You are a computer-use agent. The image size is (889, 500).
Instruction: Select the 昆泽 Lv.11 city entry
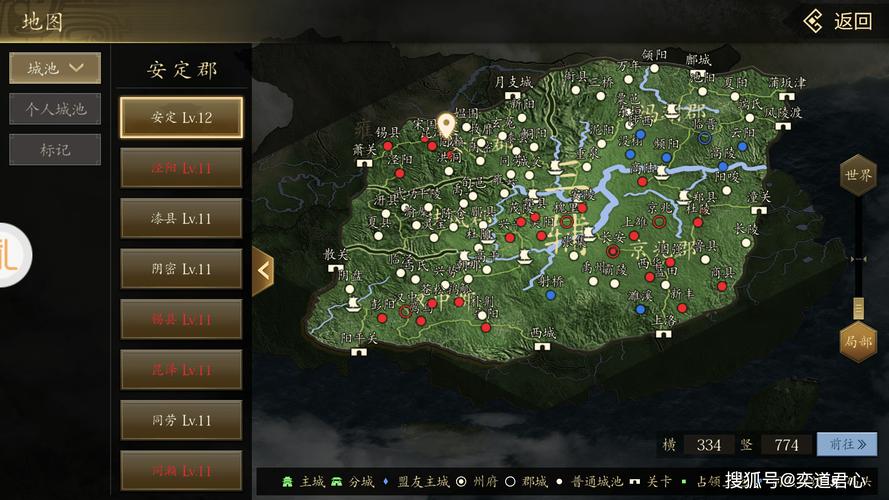pyautogui.click(x=181, y=369)
